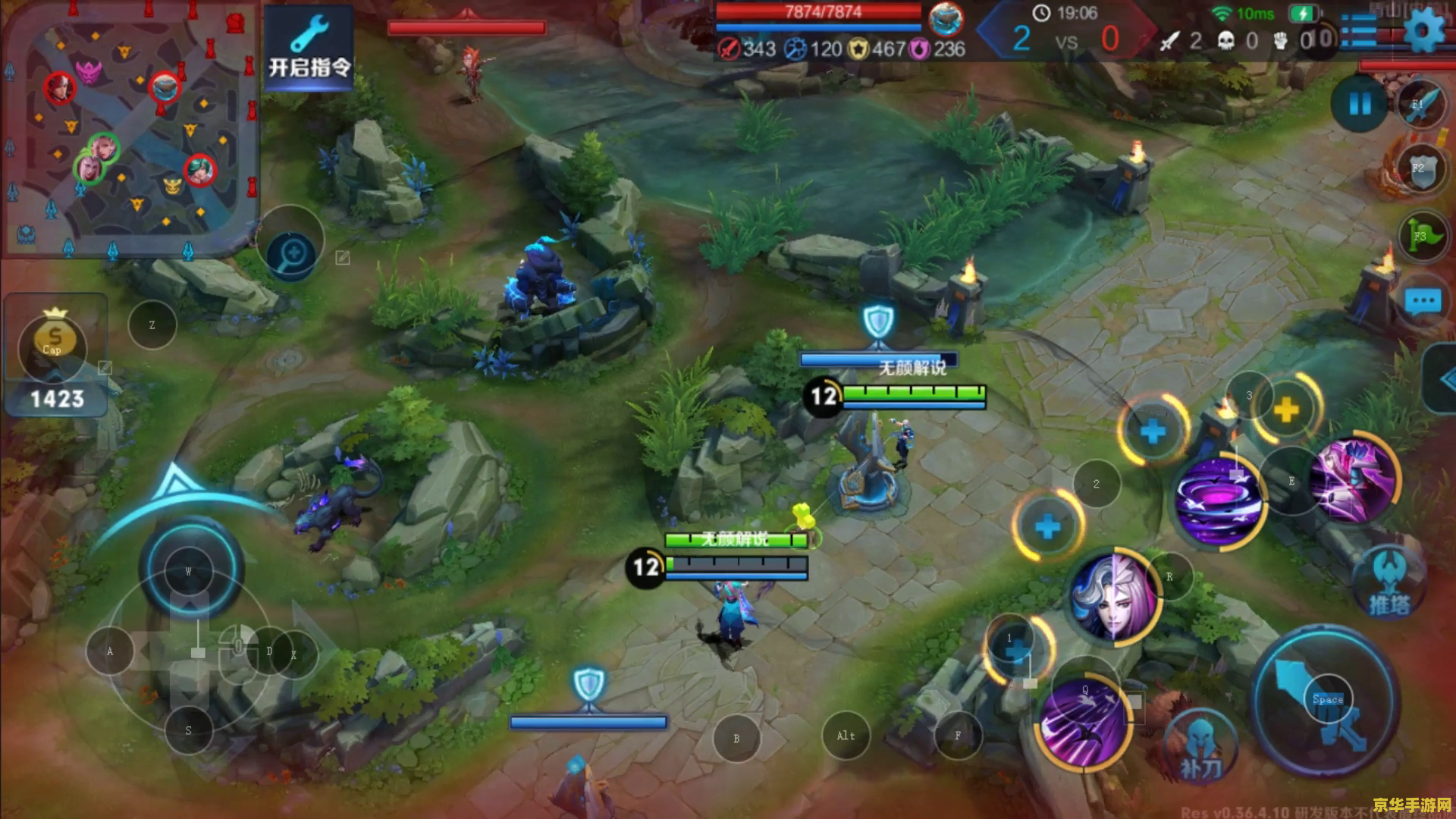Open the gold coin shop button
The width and height of the screenshot is (1456, 819).
(53, 341)
